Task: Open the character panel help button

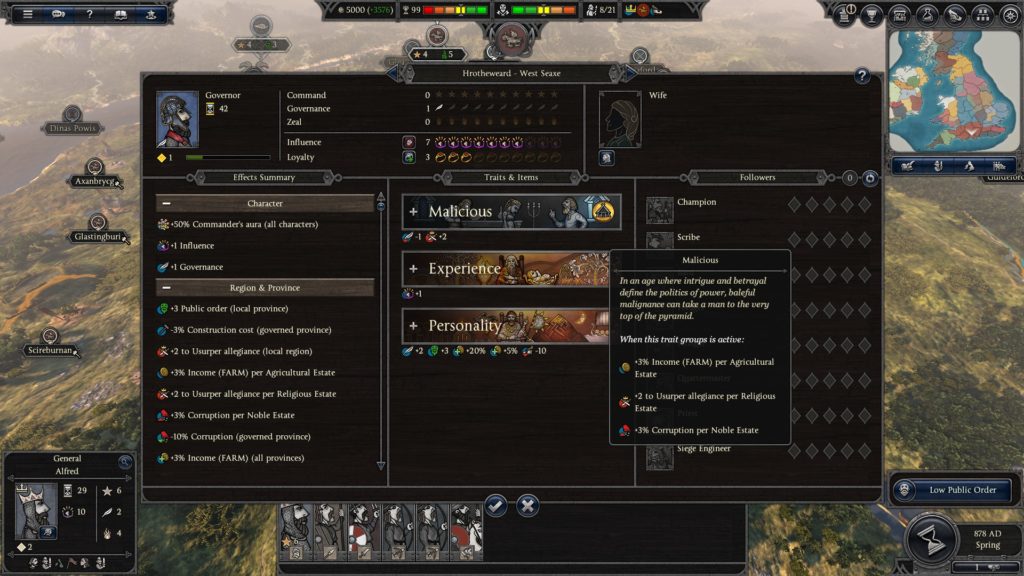Action: (x=862, y=76)
